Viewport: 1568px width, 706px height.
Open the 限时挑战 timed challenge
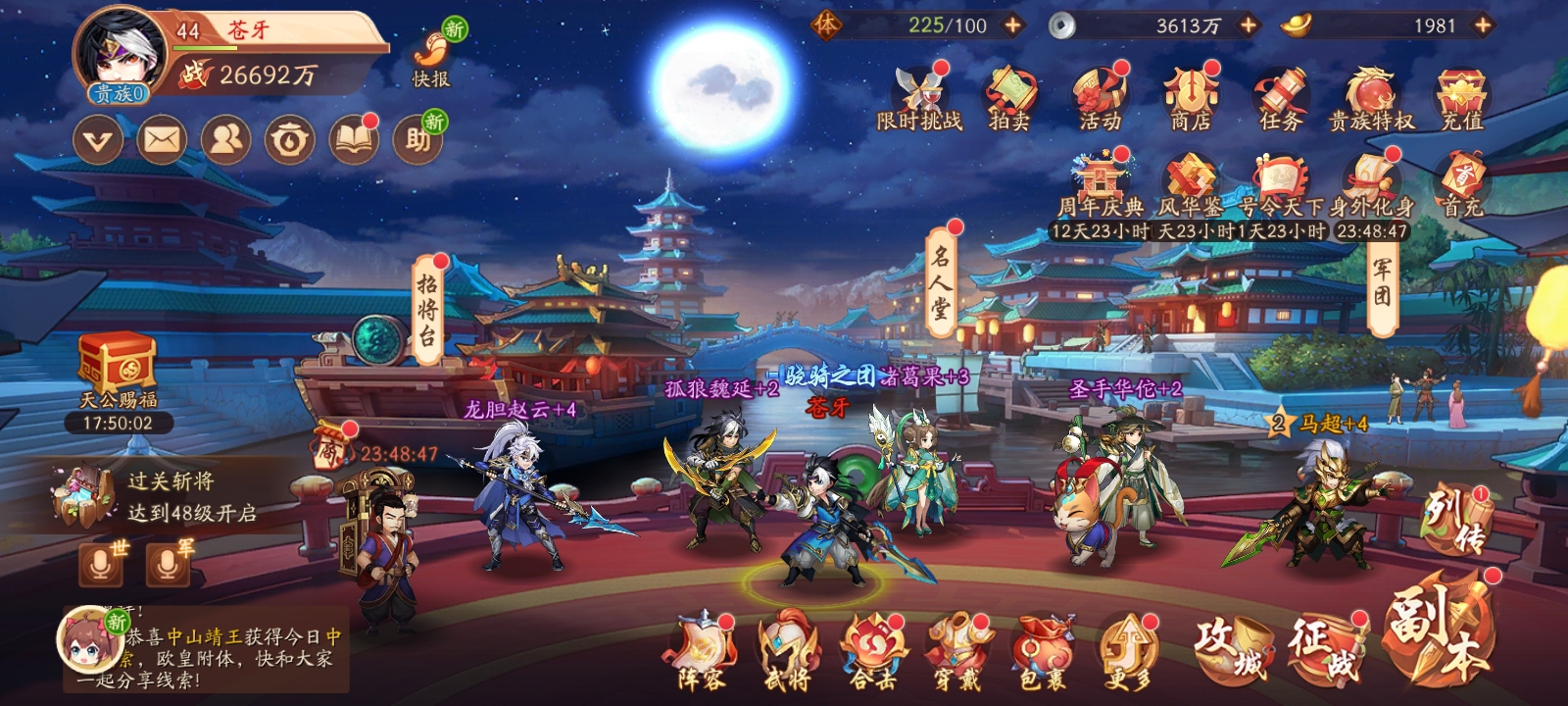click(x=919, y=98)
